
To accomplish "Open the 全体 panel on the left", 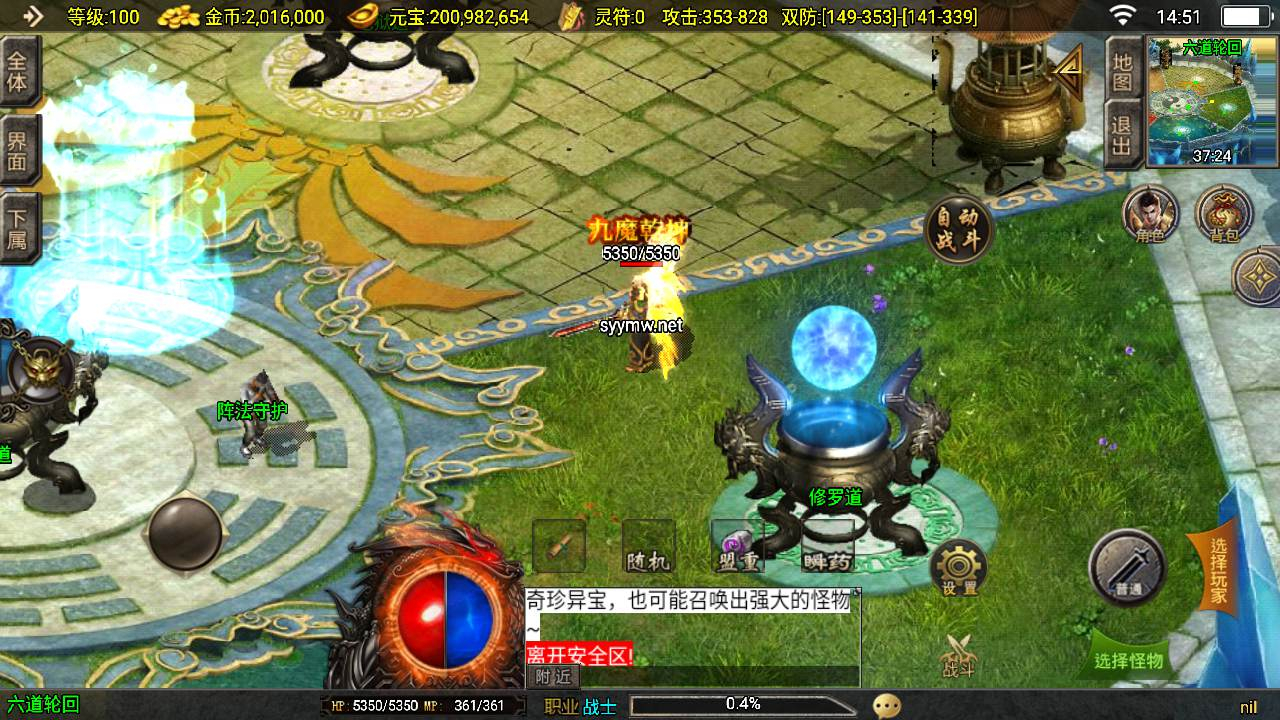I will pos(18,70).
